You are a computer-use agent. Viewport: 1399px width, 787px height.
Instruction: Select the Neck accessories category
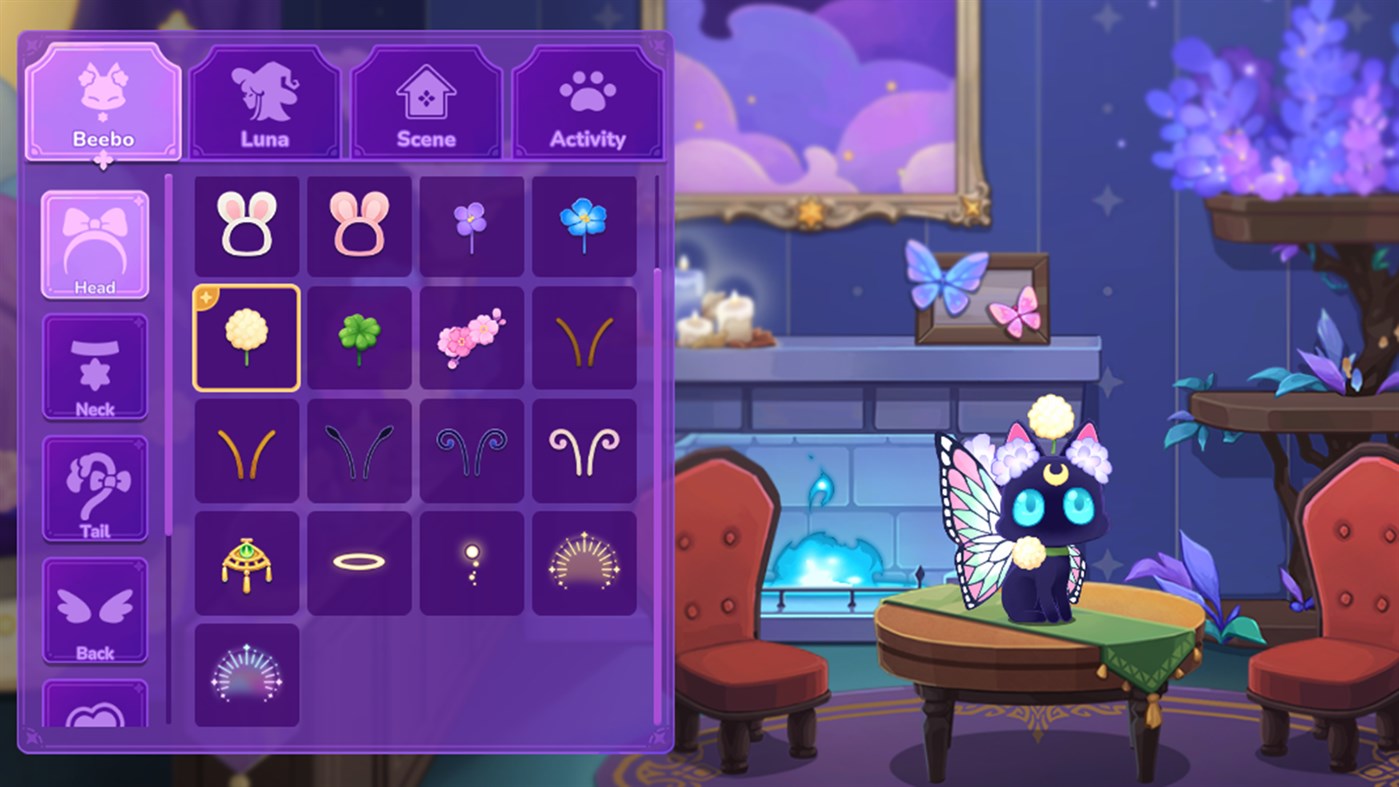click(x=95, y=367)
